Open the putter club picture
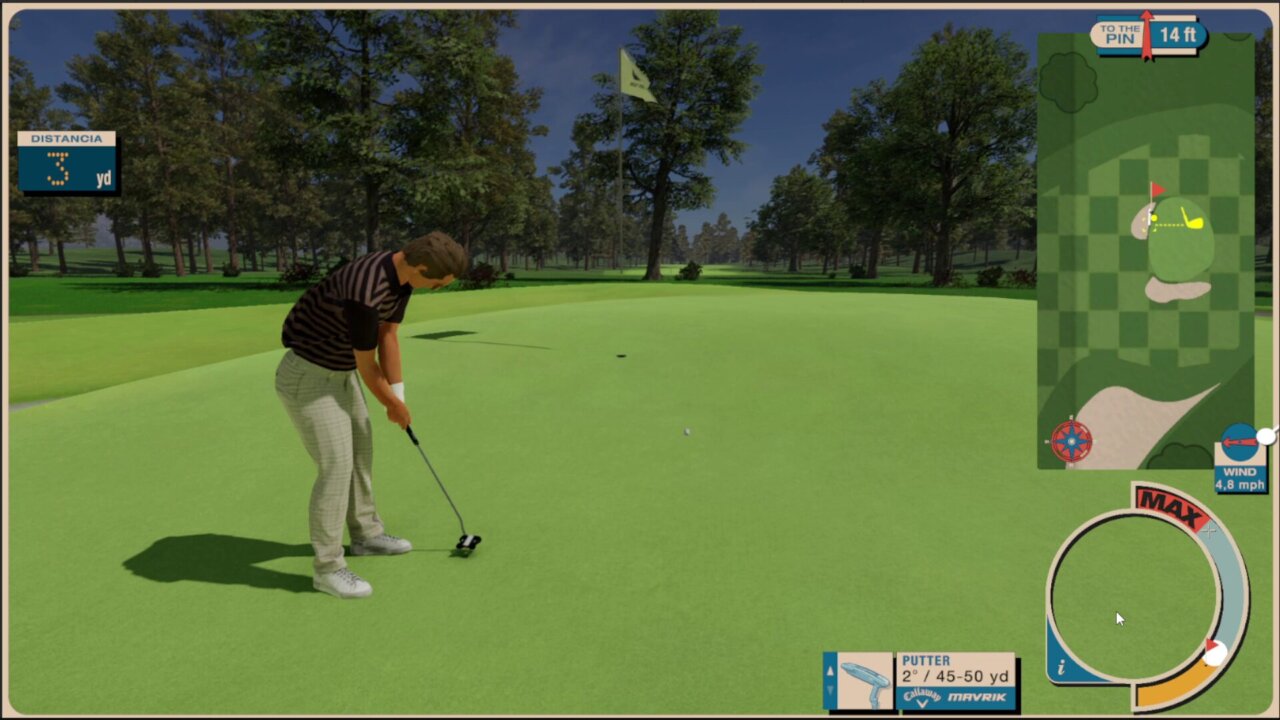The height and width of the screenshot is (720, 1280). [865, 682]
